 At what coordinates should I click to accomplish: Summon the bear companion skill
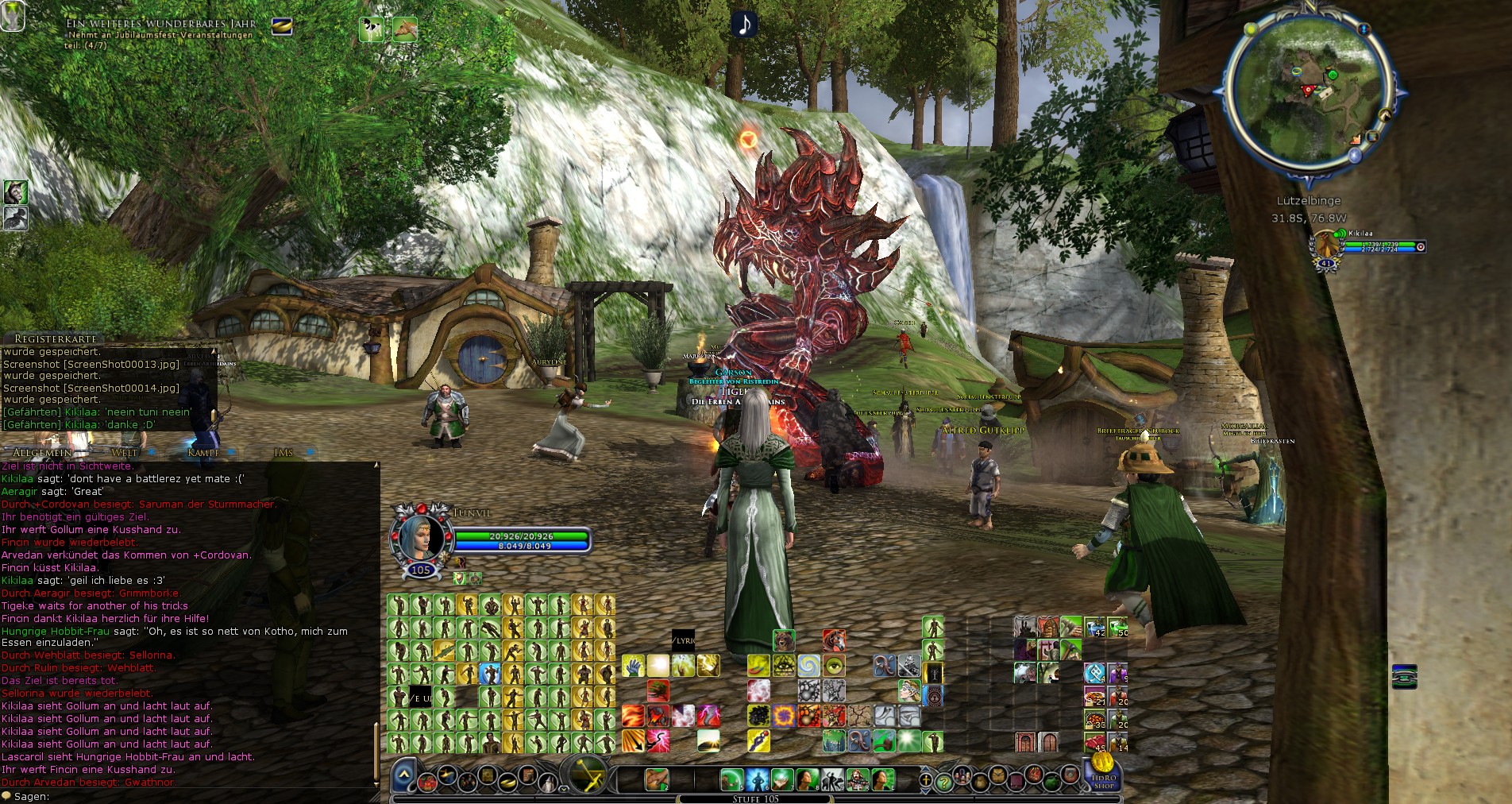(x=784, y=640)
